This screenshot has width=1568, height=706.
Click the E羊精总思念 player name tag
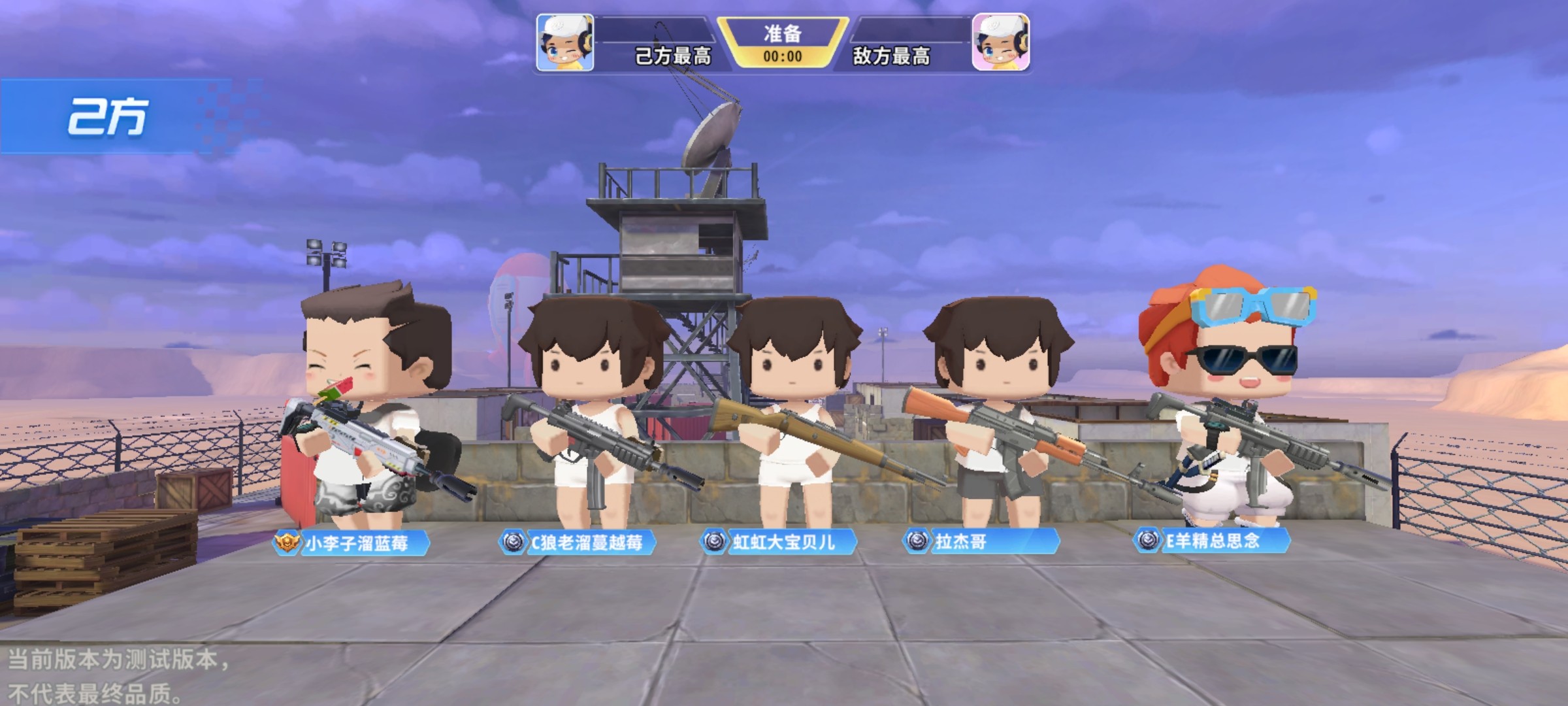coord(1213,541)
